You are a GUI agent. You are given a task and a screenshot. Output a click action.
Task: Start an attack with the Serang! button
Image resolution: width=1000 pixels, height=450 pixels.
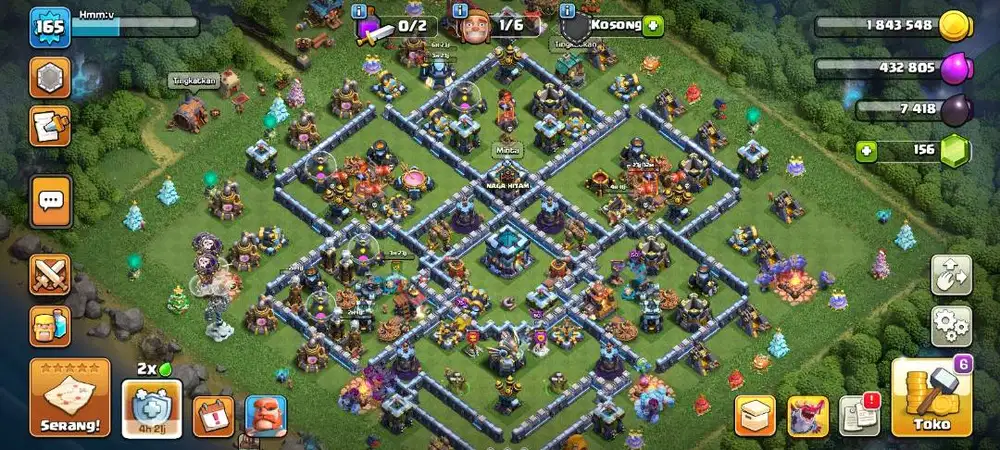[x=70, y=398]
